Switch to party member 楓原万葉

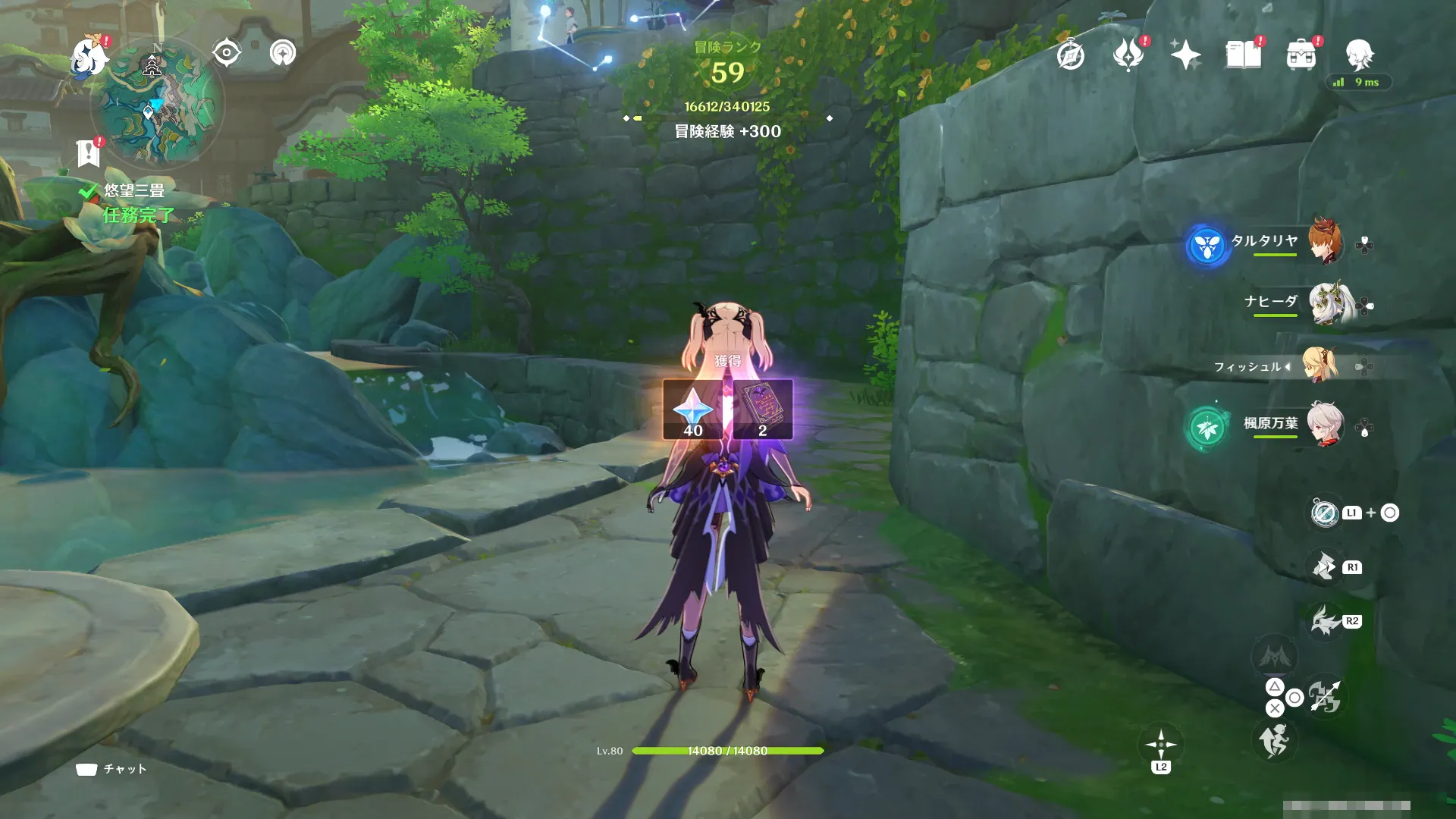1323,425
